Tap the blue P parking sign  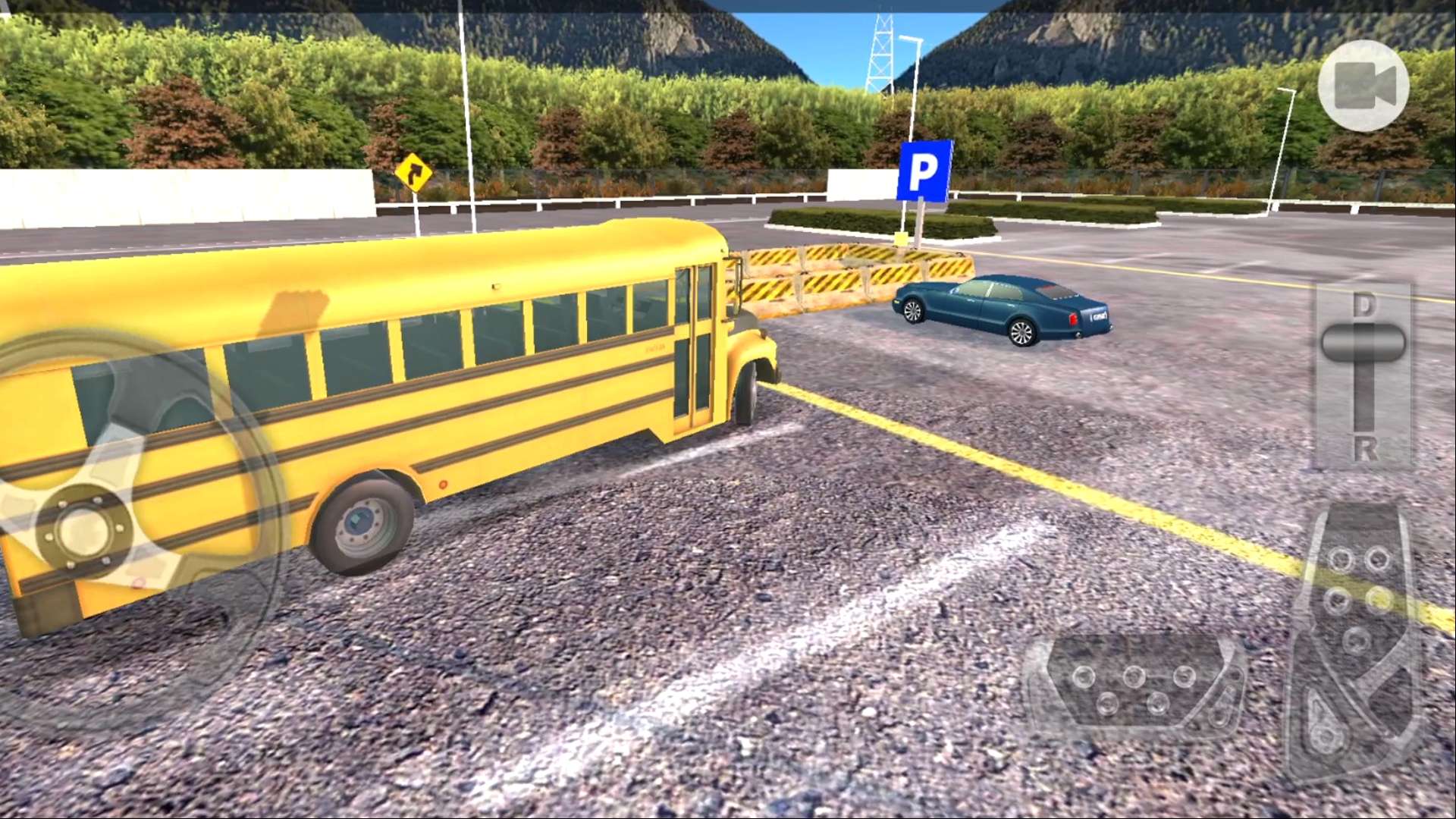click(924, 172)
